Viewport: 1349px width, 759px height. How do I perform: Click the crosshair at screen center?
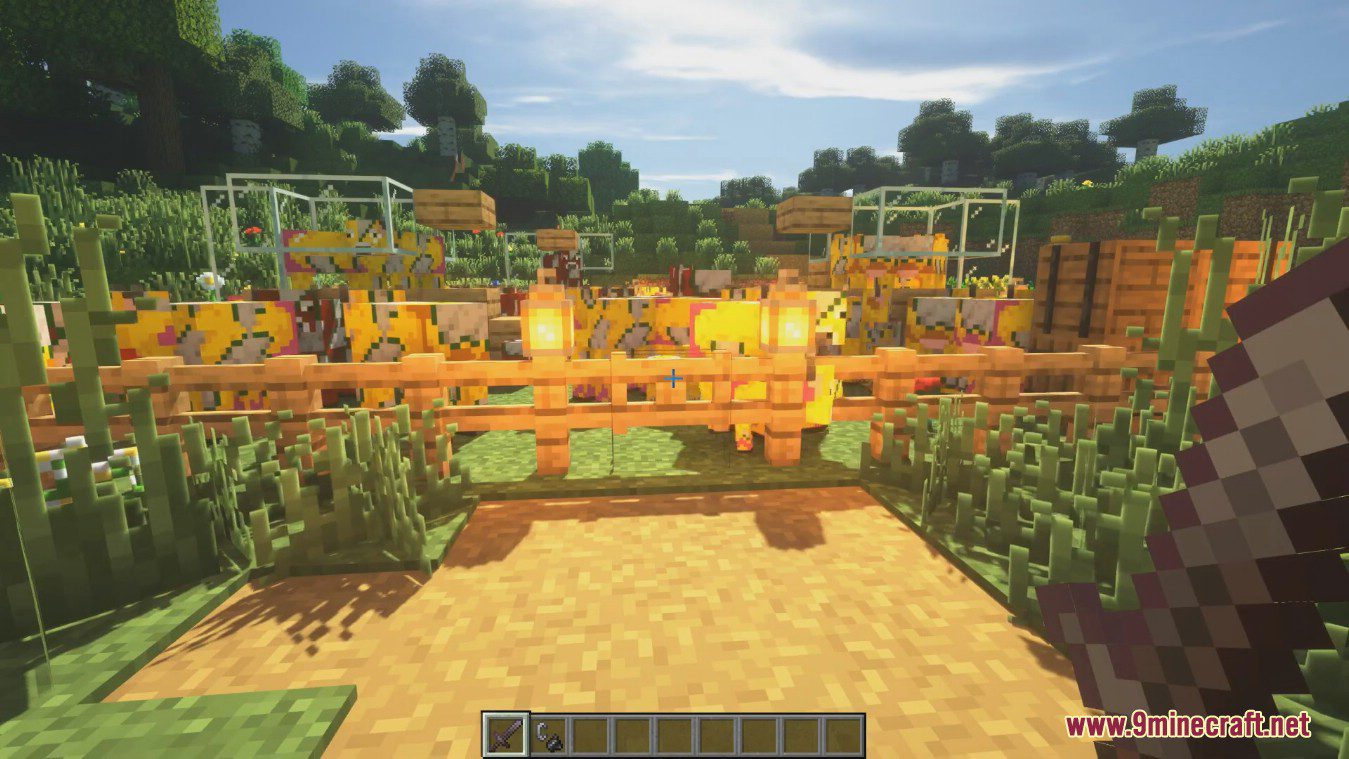pyautogui.click(x=674, y=380)
